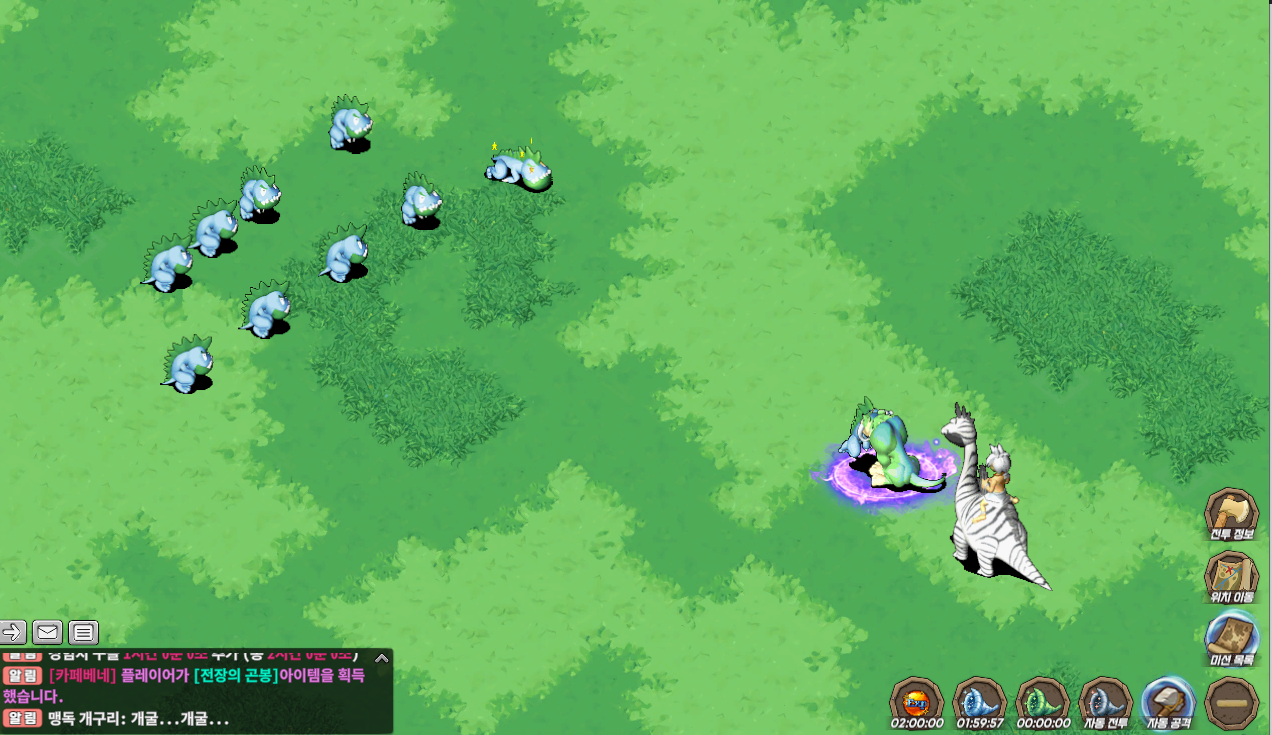1272x735 pixels.
Task: Click the arrow button above the chat
Action: pyautogui.click(x=13, y=632)
